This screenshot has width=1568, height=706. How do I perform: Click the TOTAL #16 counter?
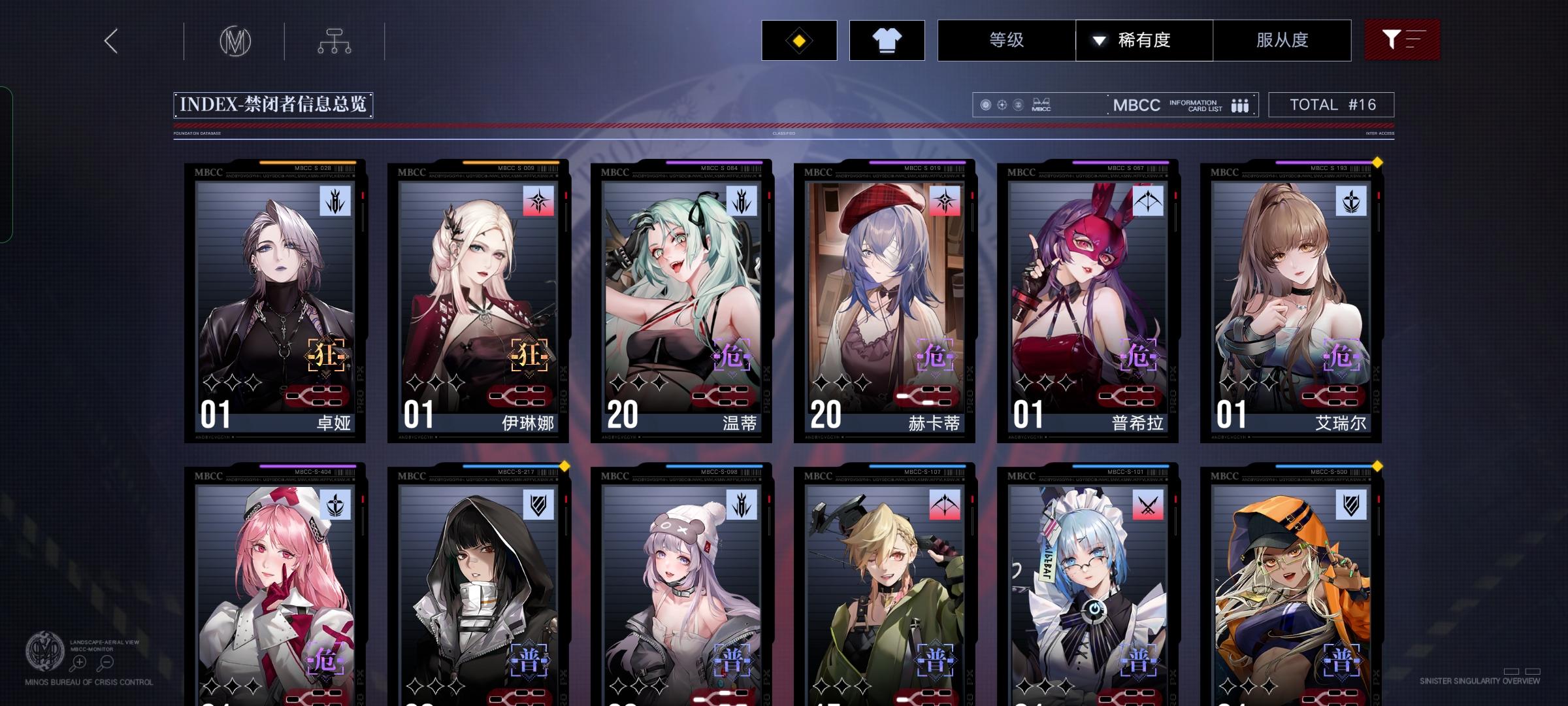point(1331,103)
